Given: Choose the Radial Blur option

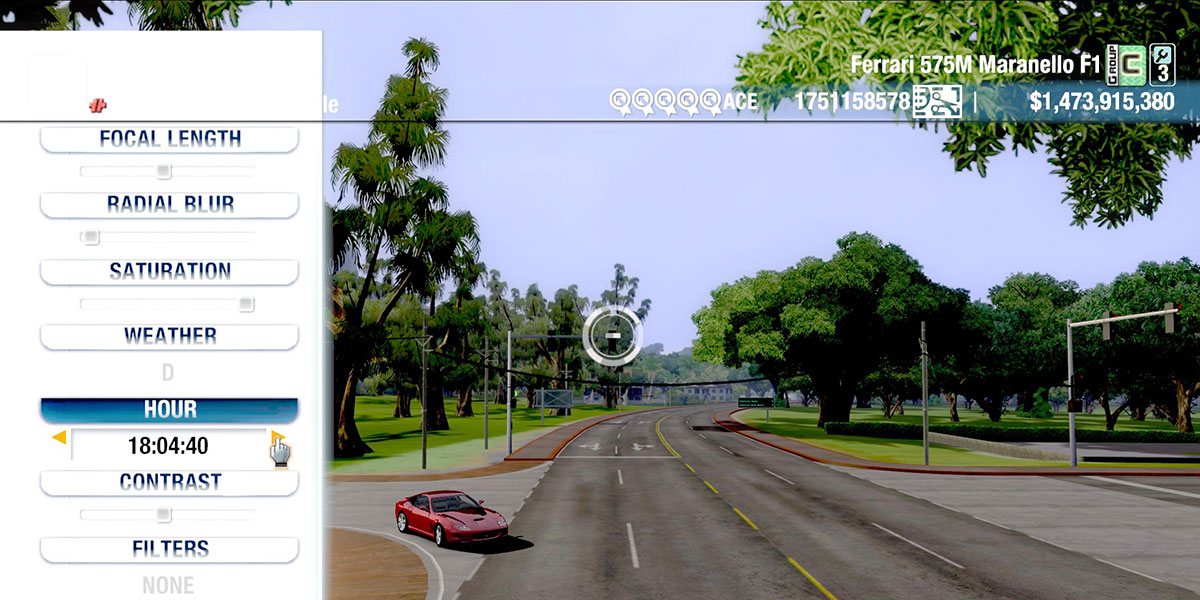Looking at the screenshot, I should [169, 204].
